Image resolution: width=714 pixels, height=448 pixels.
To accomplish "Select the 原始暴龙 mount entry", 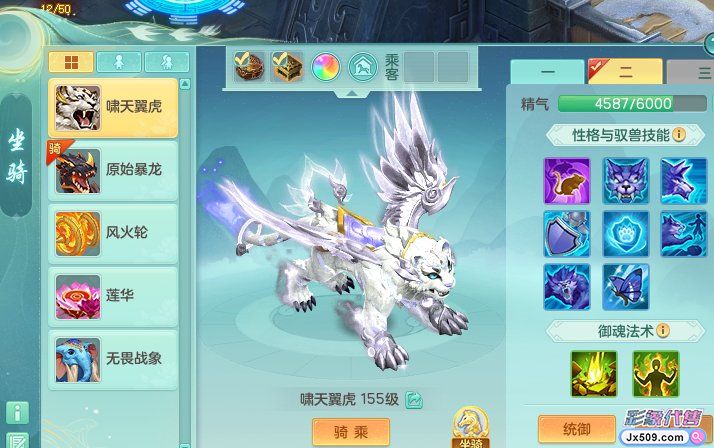I will coord(113,170).
